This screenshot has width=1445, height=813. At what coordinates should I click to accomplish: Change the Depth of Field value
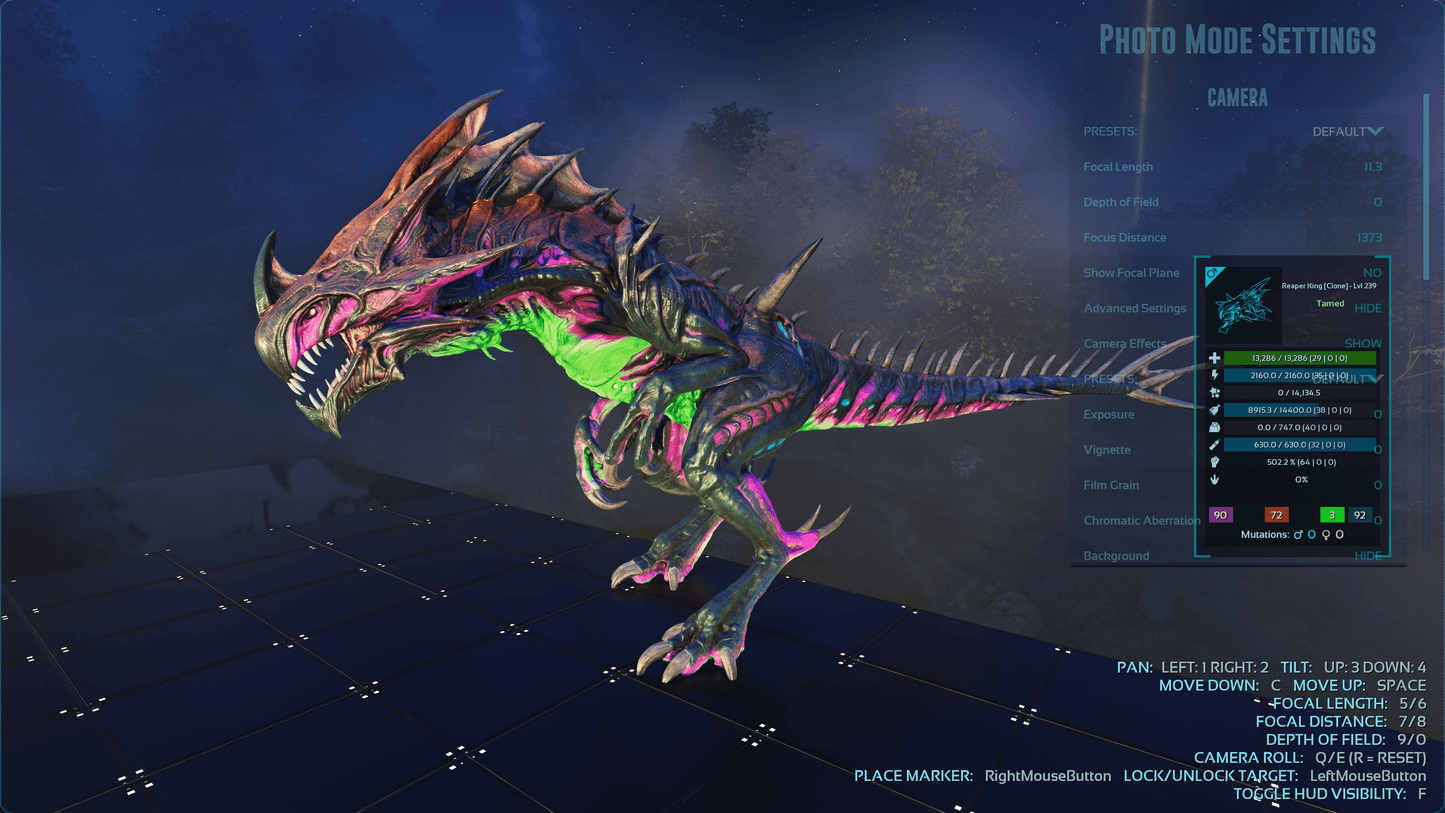(1377, 202)
